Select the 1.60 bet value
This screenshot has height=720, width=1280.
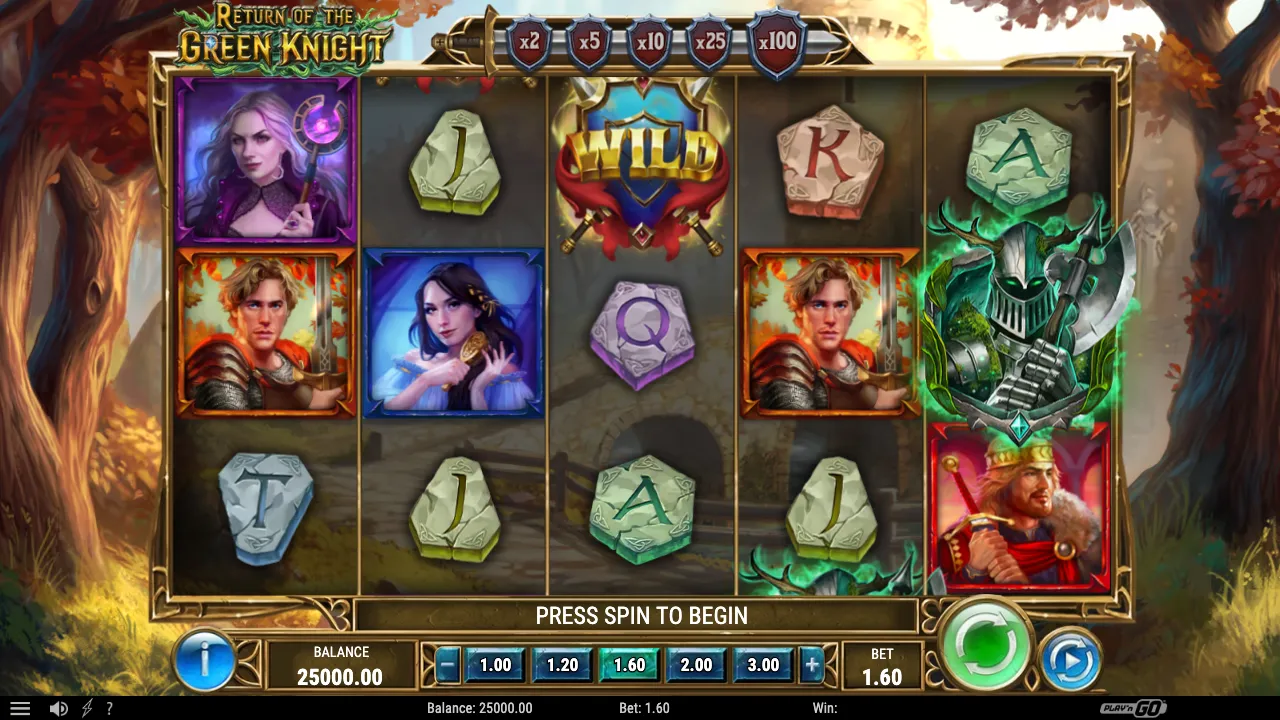(629, 665)
